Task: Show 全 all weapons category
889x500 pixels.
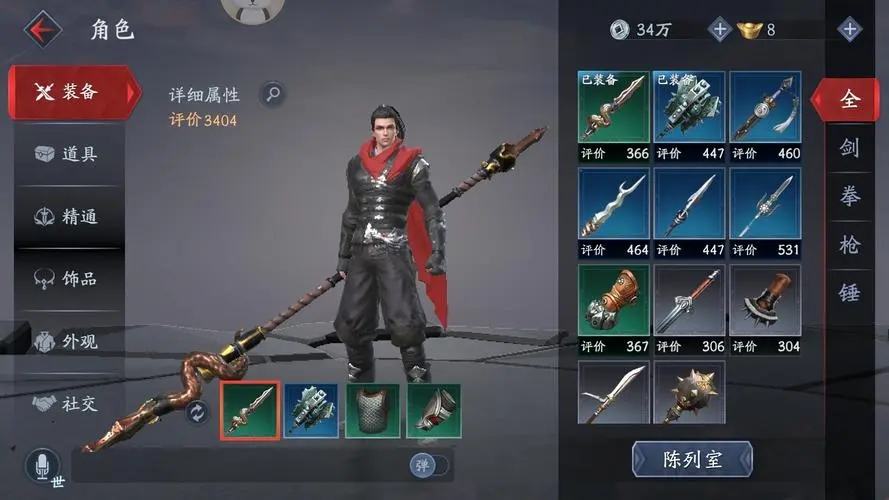Action: click(848, 99)
